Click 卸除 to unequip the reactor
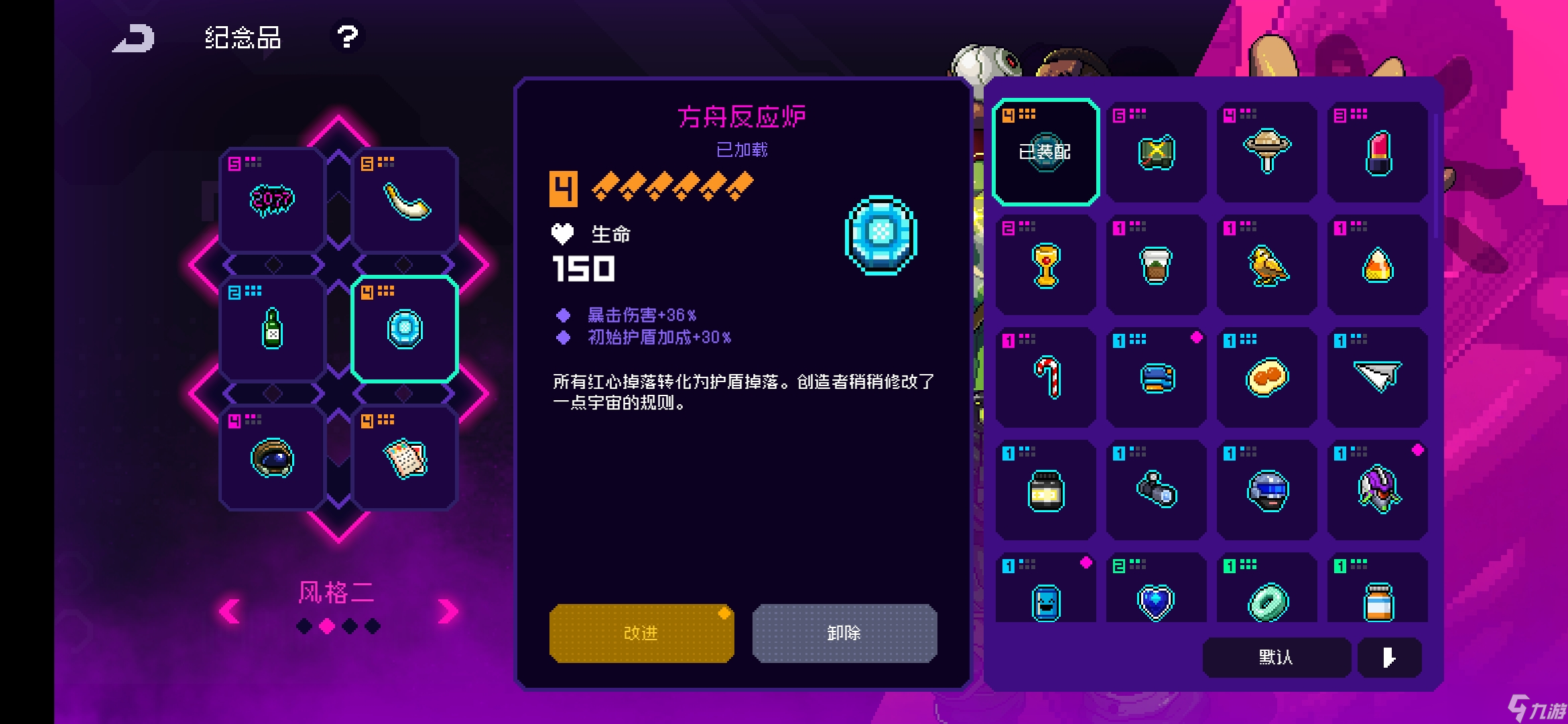The image size is (1568, 724). coord(843,632)
